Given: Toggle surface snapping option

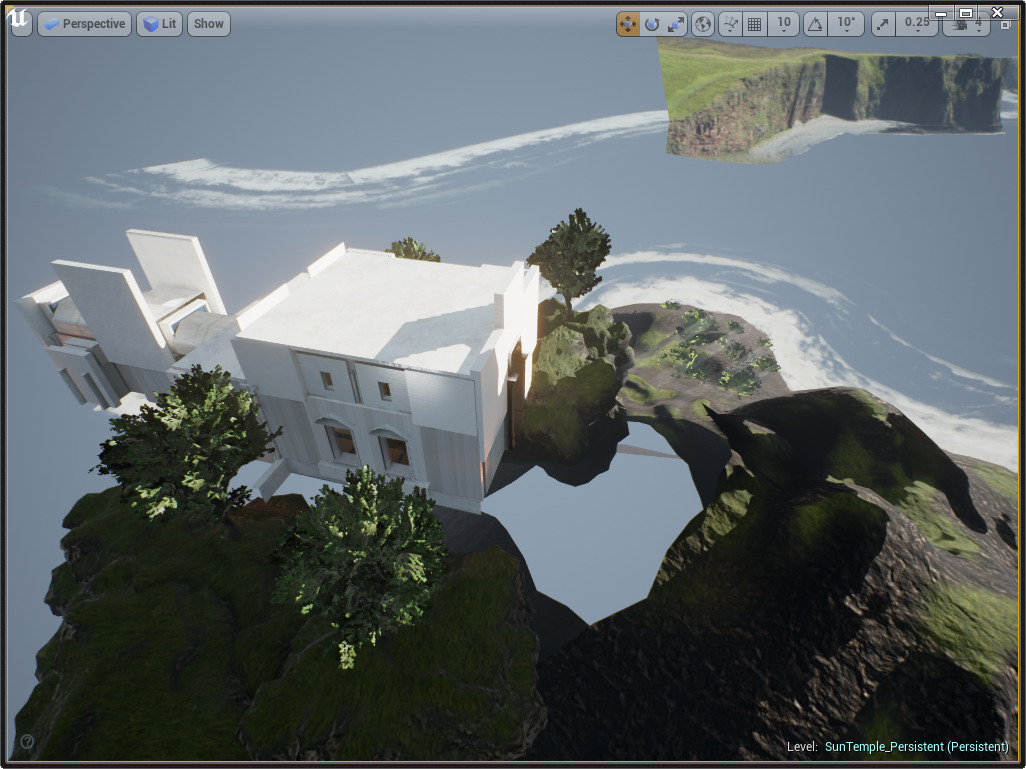Looking at the screenshot, I should click(731, 24).
